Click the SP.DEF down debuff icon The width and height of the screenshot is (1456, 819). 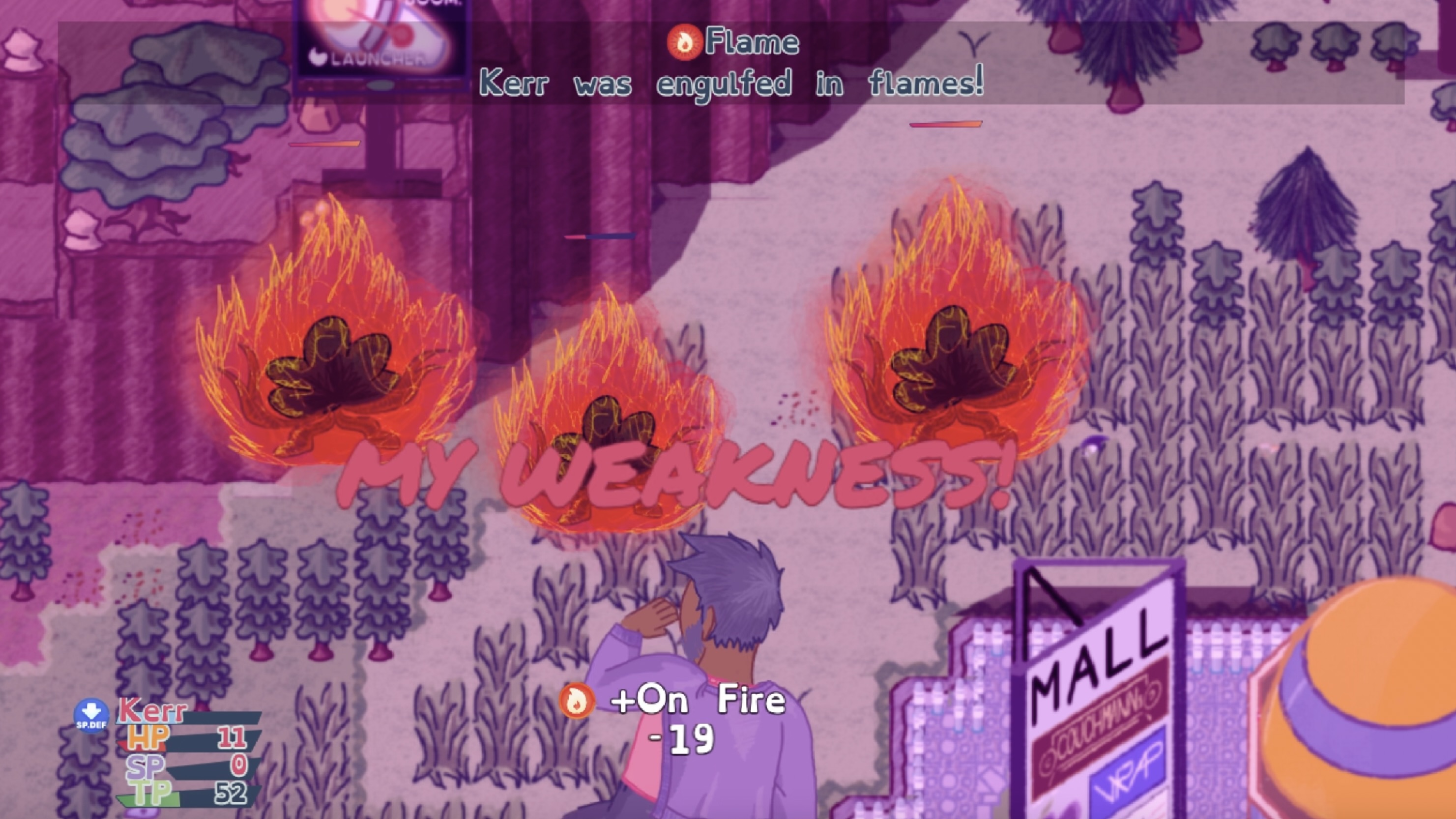pyautogui.click(x=91, y=716)
